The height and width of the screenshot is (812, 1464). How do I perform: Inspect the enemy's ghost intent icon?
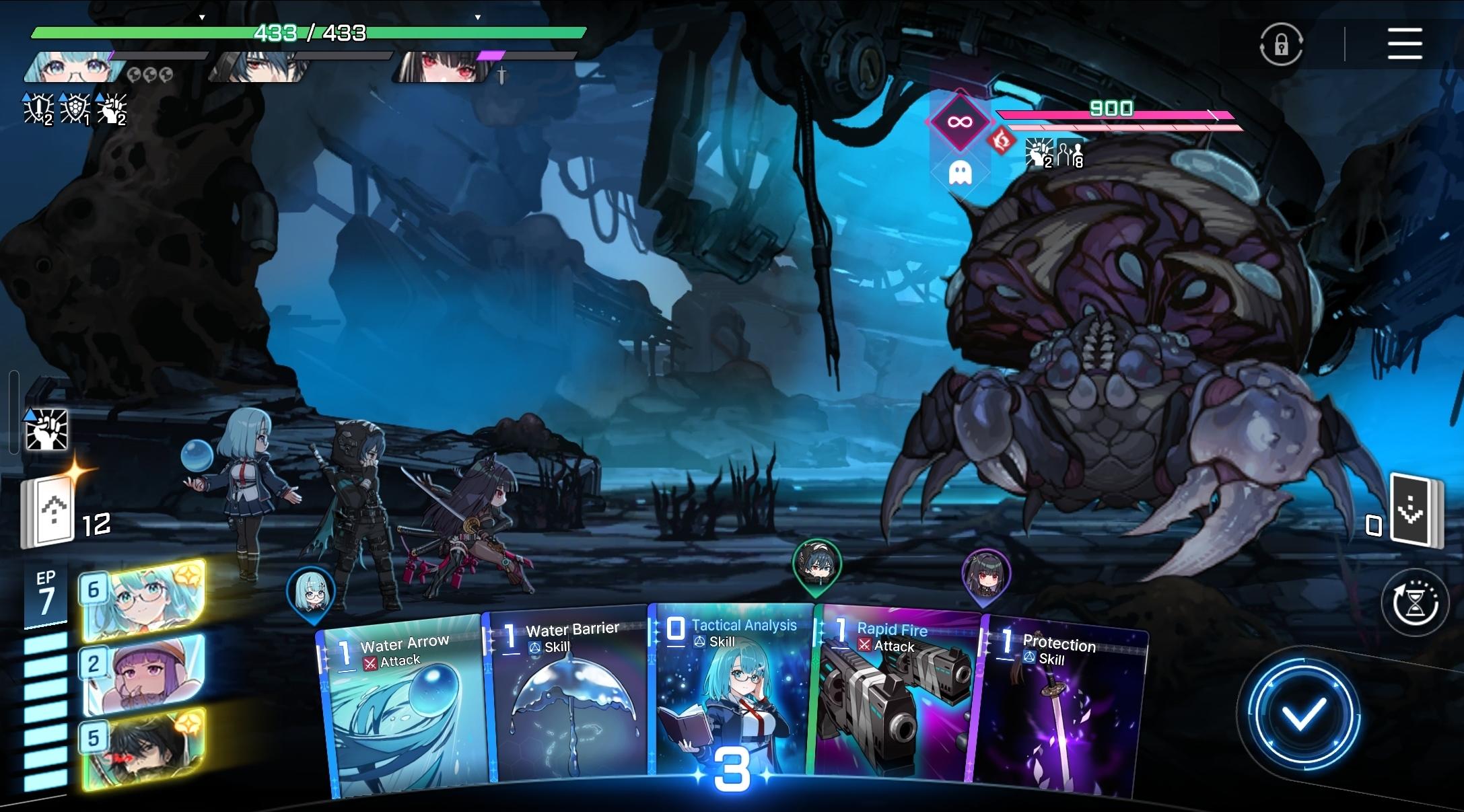point(959,173)
